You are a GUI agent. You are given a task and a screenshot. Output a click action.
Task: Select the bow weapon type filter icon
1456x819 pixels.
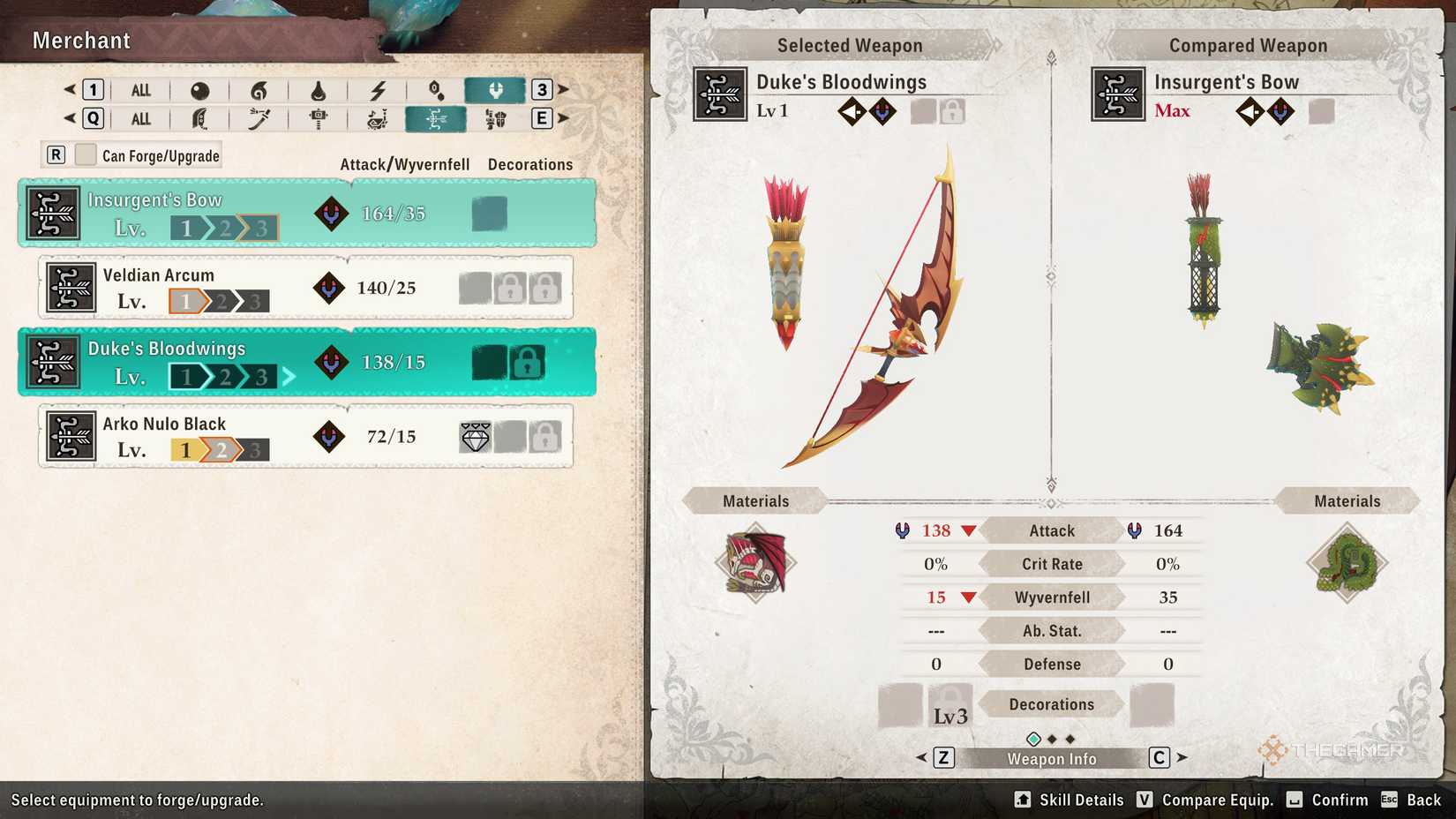point(434,118)
